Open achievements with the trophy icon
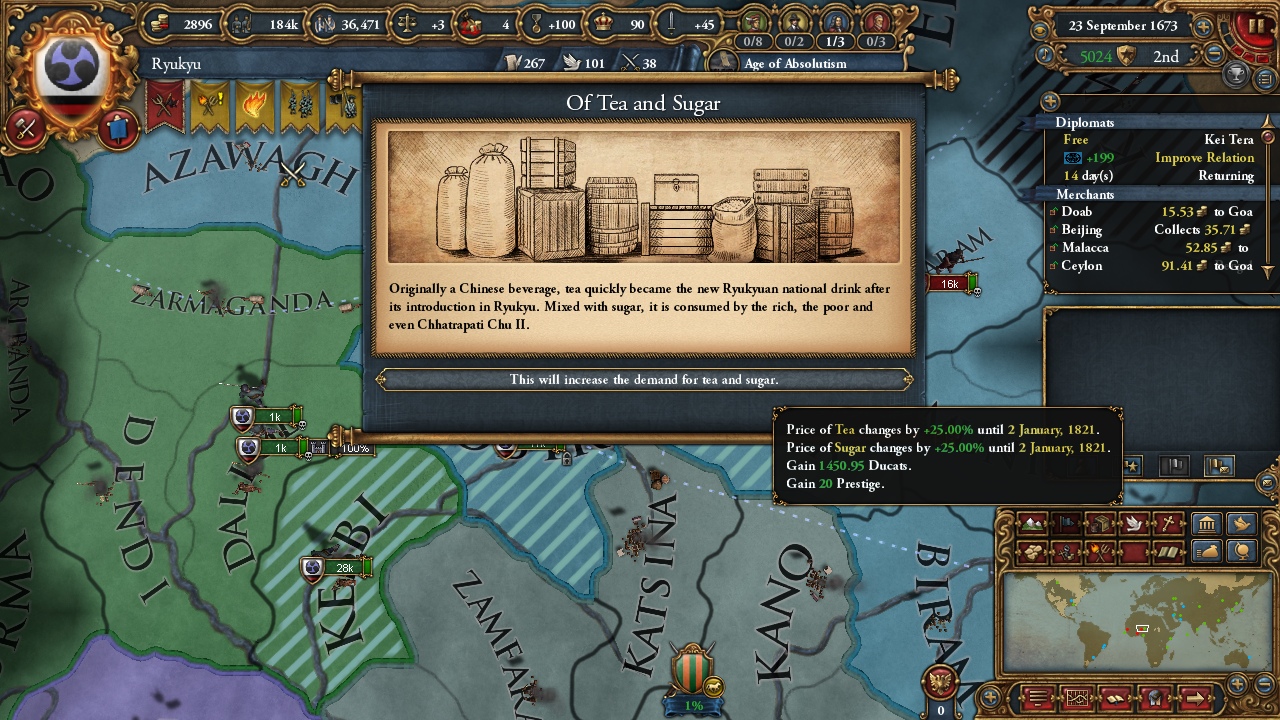Screen dimensions: 1280x720 [x=1235, y=73]
